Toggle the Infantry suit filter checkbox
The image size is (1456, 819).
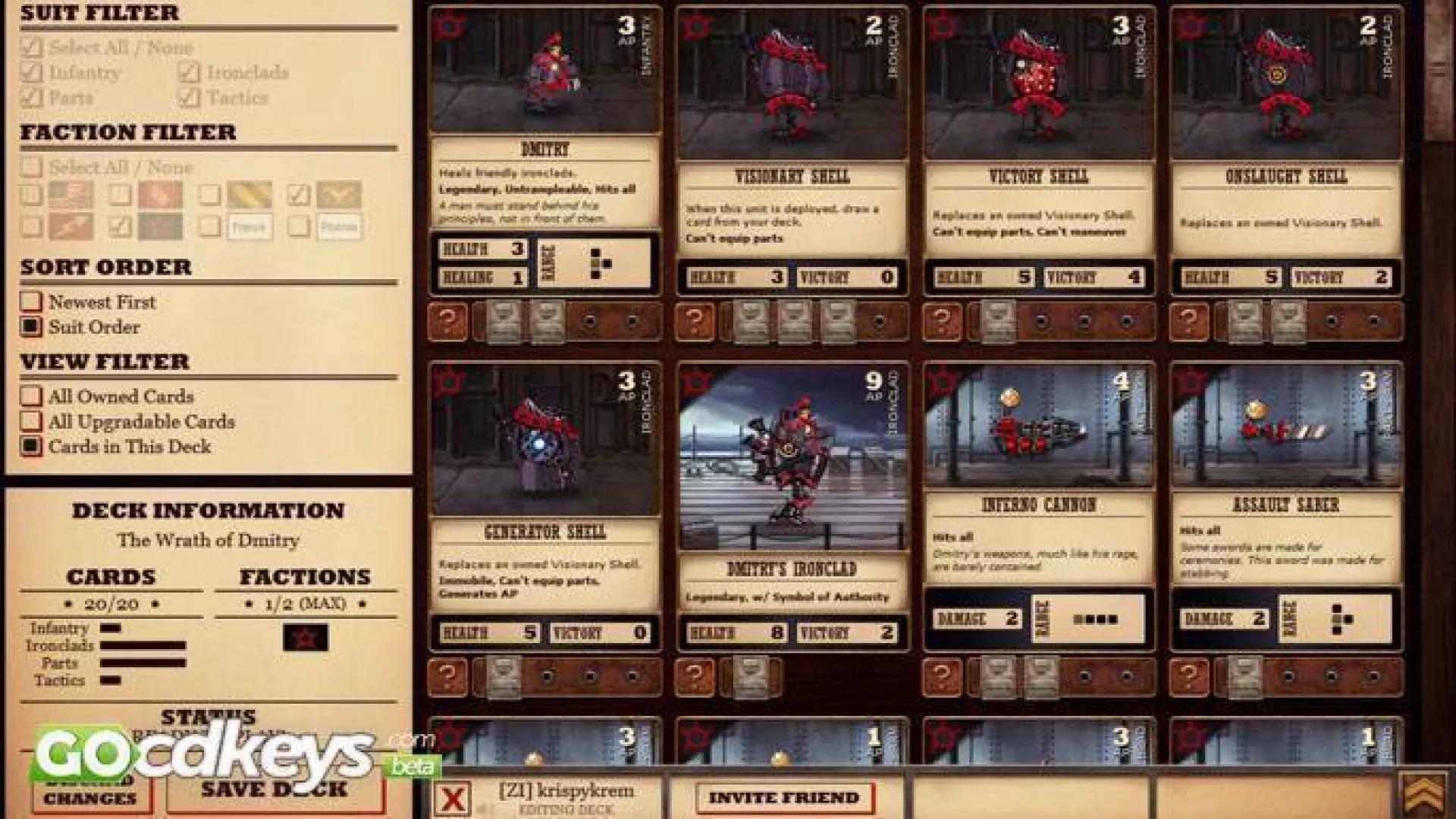click(32, 73)
